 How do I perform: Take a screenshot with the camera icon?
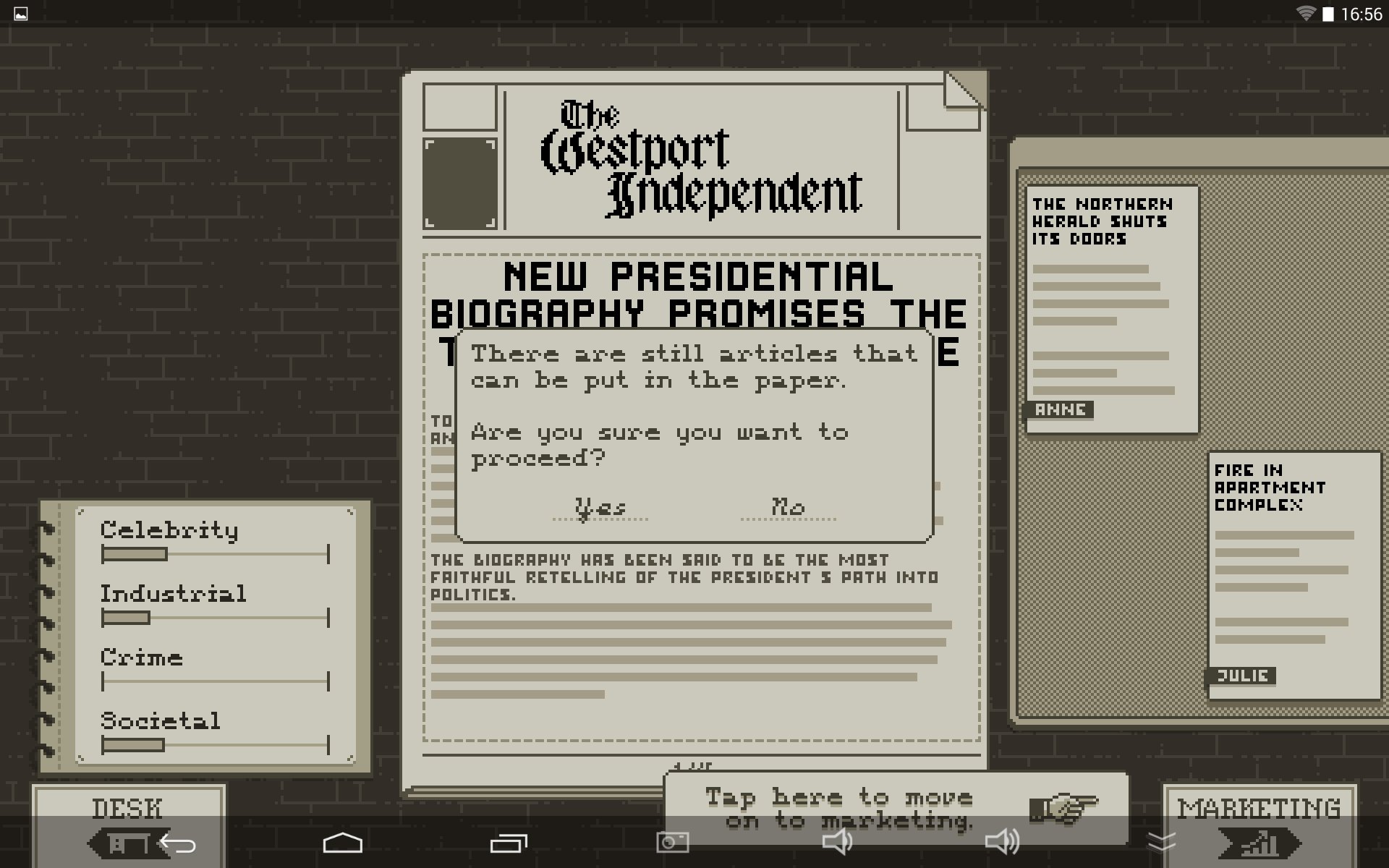click(x=672, y=842)
